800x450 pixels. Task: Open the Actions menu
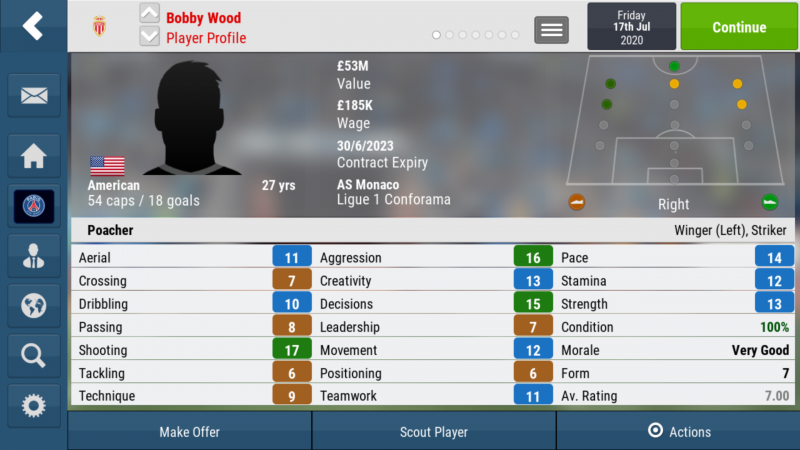coord(679,432)
